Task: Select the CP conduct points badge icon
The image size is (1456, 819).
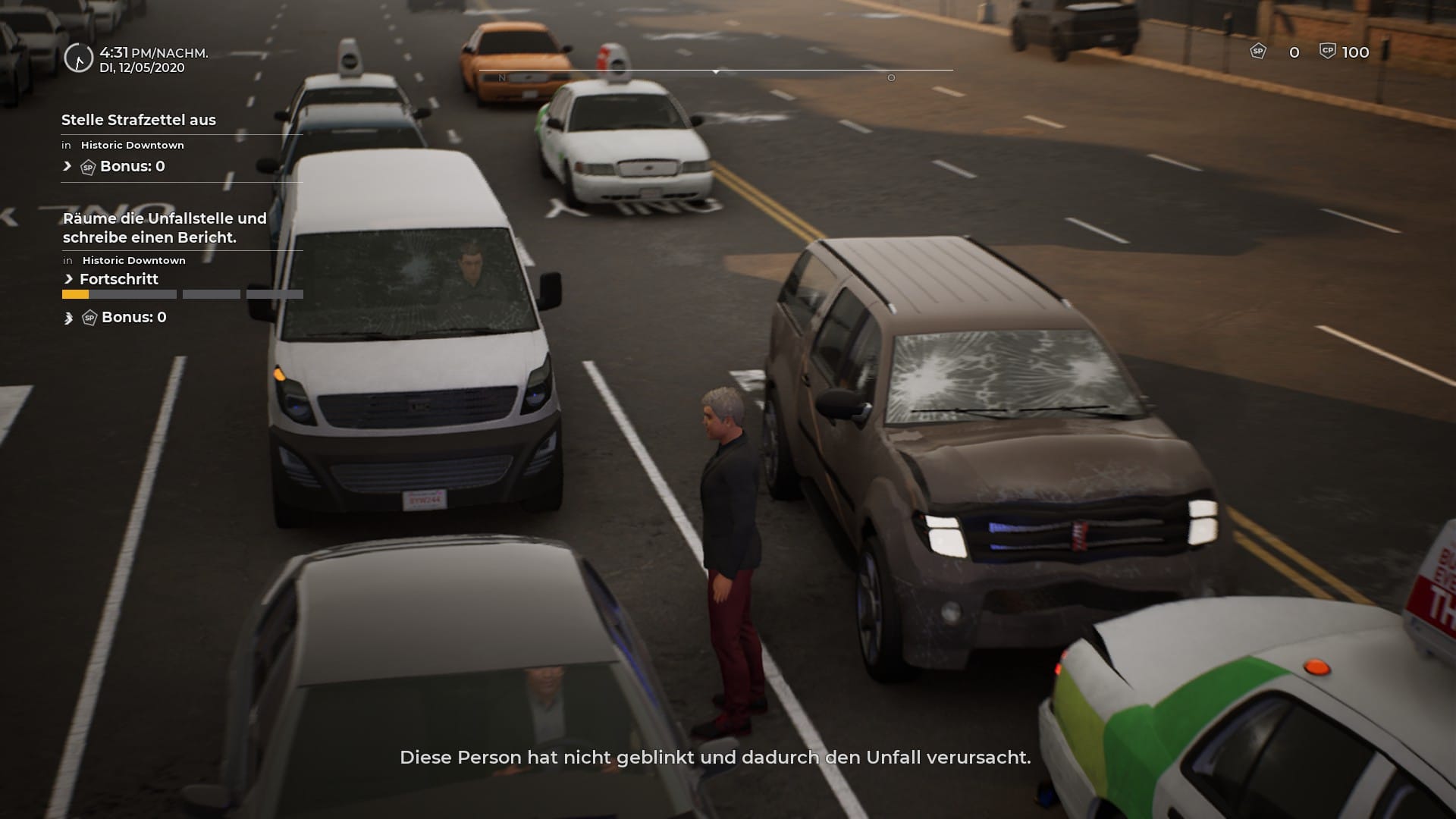Action: pos(1327,52)
